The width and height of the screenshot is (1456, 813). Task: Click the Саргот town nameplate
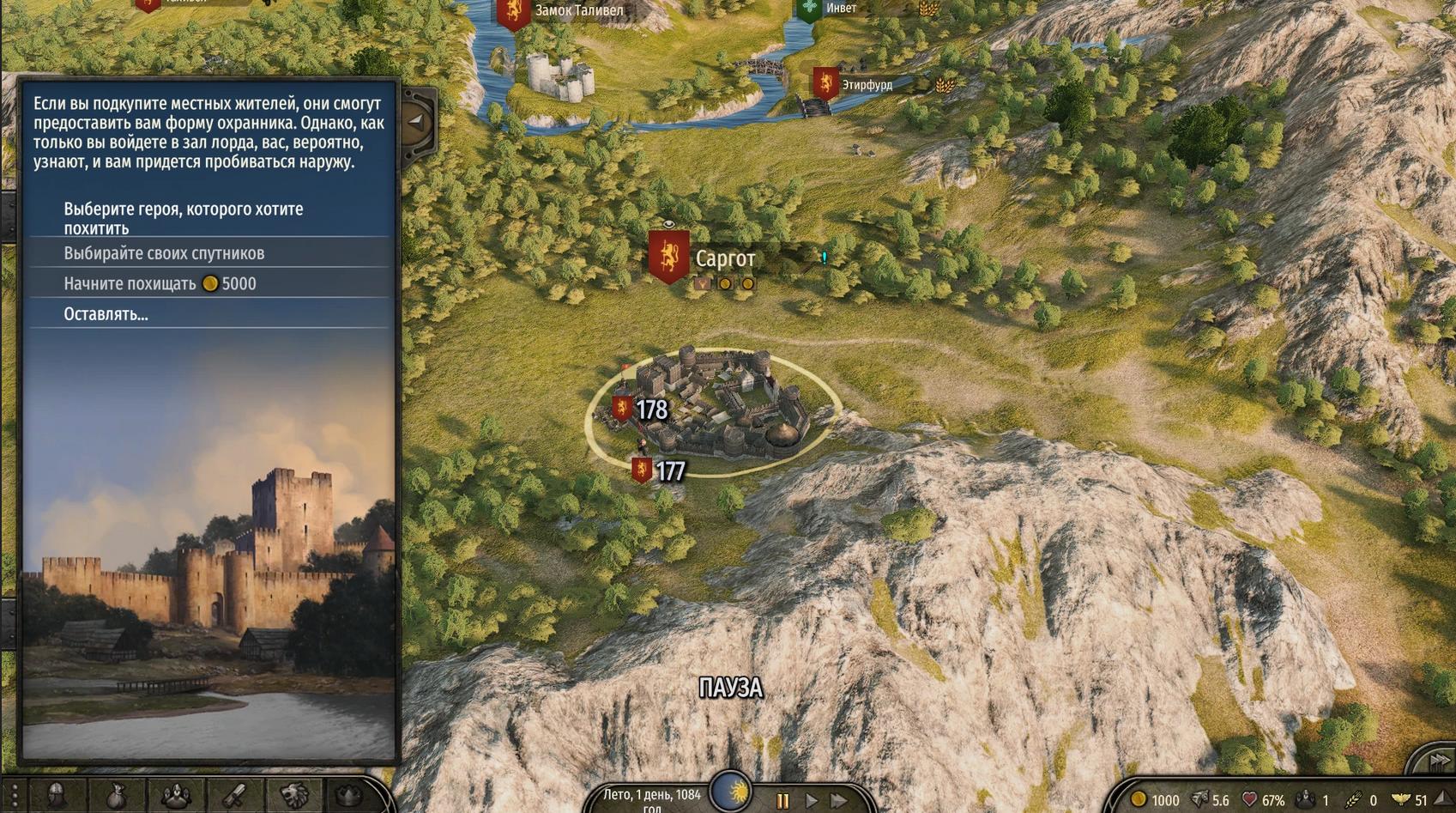point(724,258)
